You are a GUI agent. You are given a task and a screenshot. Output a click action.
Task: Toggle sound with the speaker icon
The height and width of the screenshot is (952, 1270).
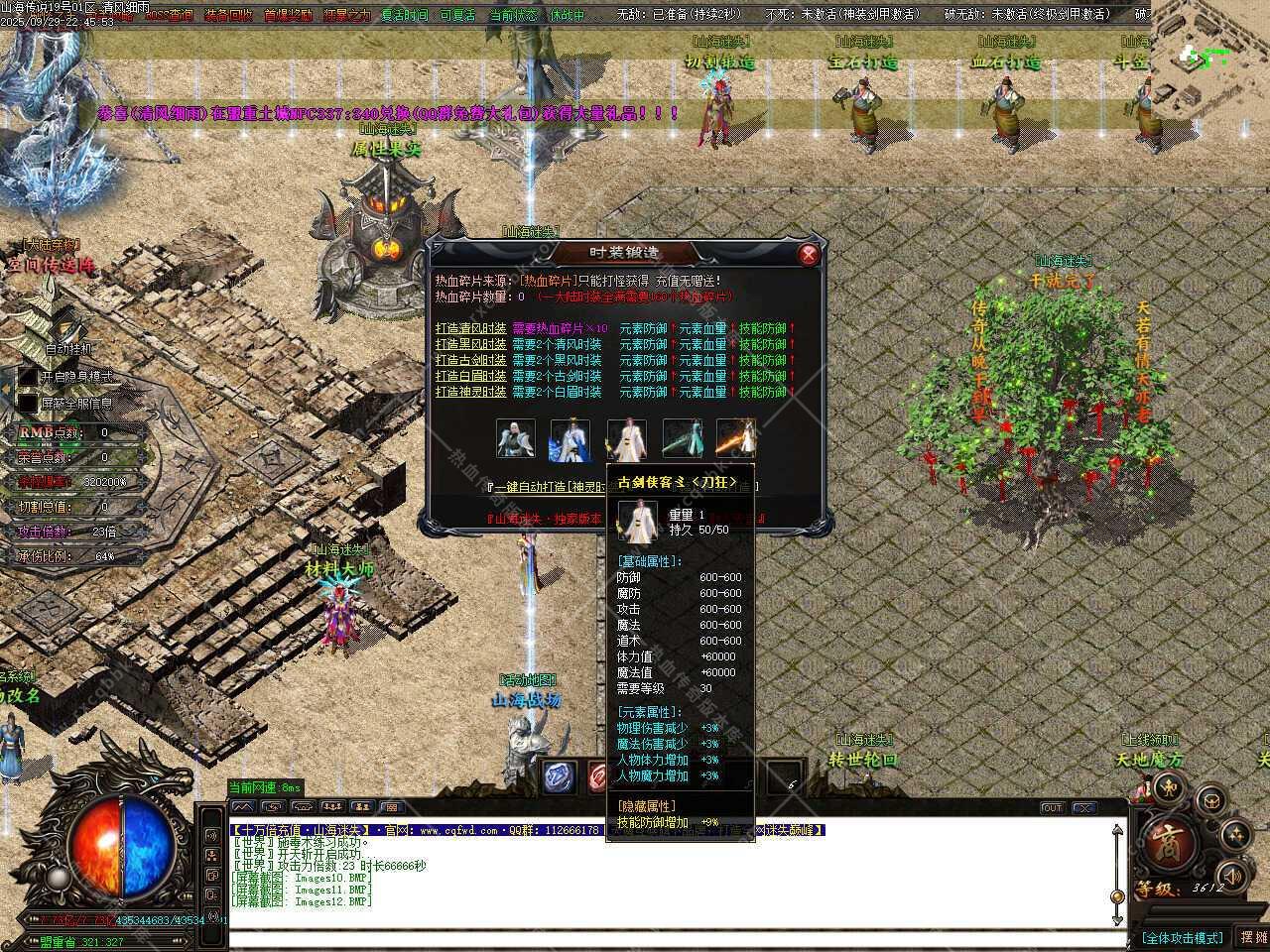pyautogui.click(x=1231, y=875)
